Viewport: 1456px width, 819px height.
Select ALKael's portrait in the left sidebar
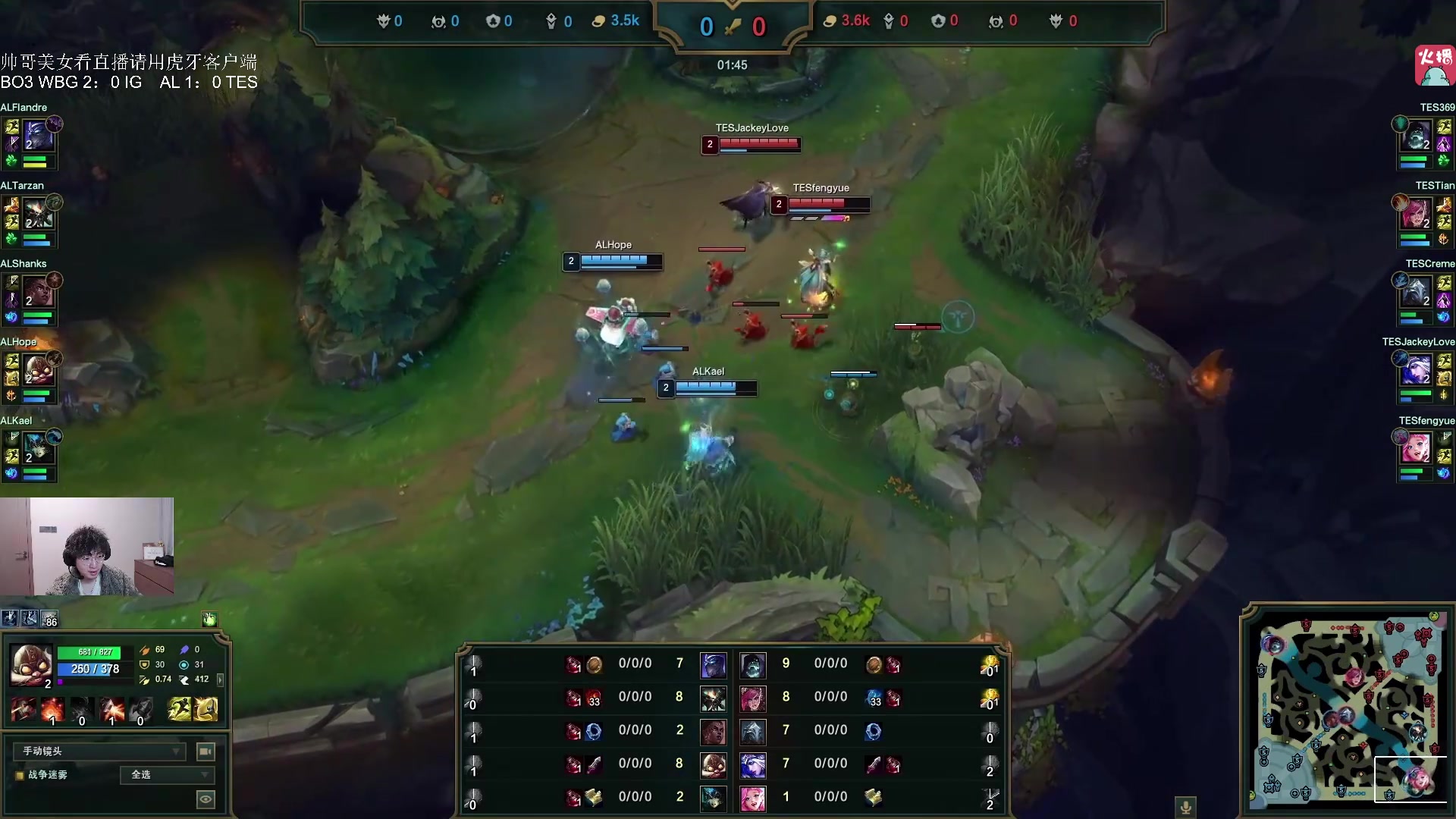click(36, 449)
